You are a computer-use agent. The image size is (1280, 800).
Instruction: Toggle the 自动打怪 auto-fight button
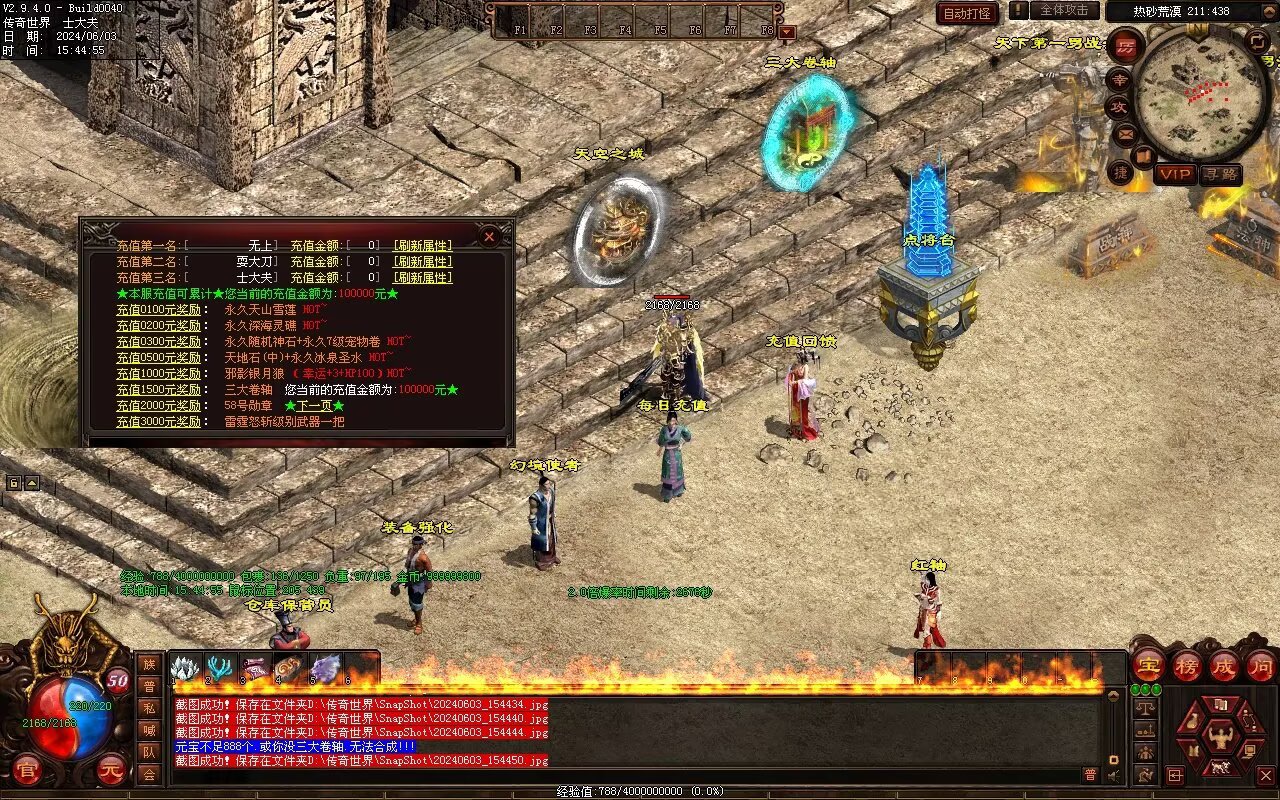[967, 13]
